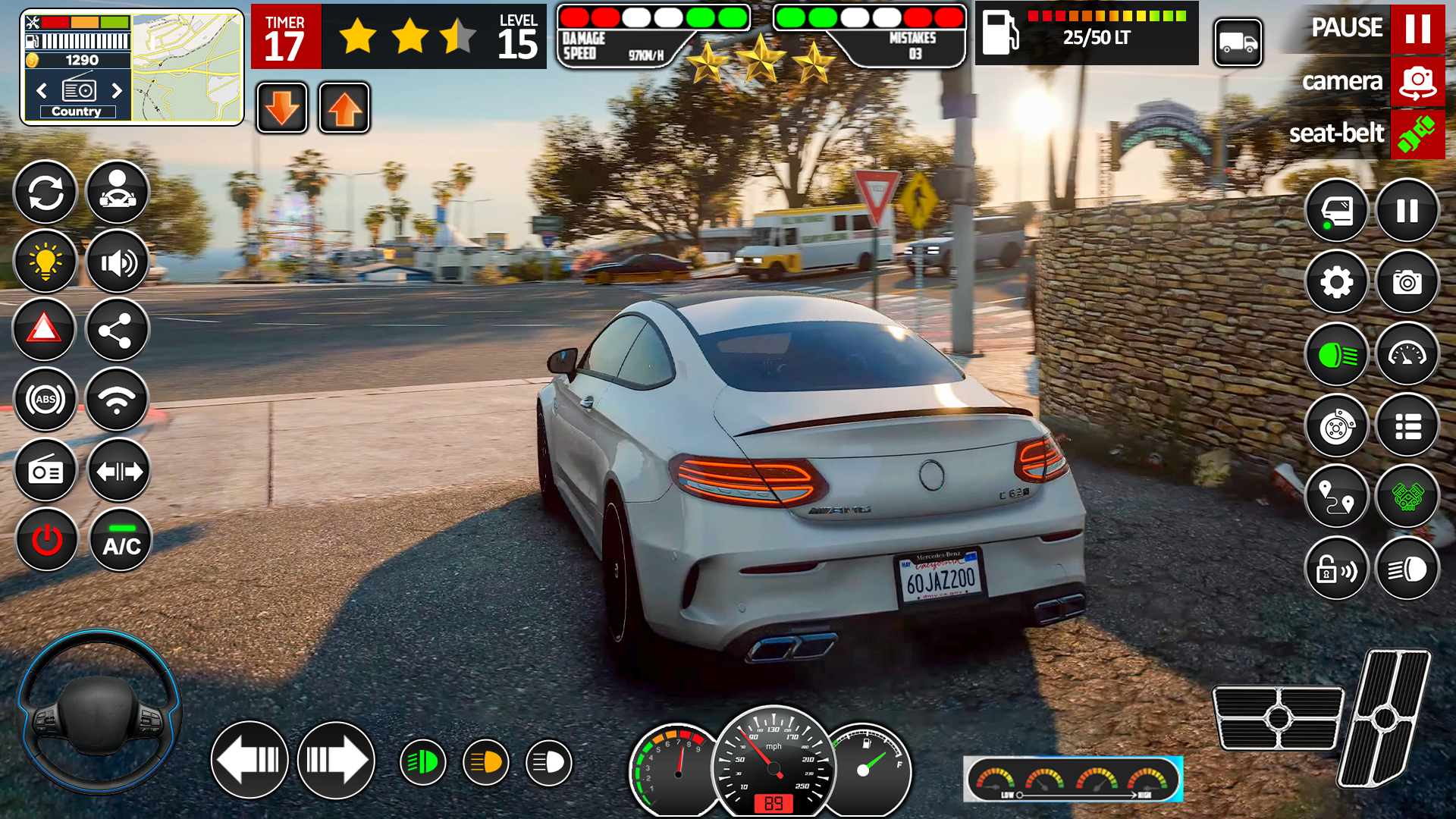The height and width of the screenshot is (819, 1456).
Task: Activate the left turn signal button
Action: pyautogui.click(x=249, y=761)
